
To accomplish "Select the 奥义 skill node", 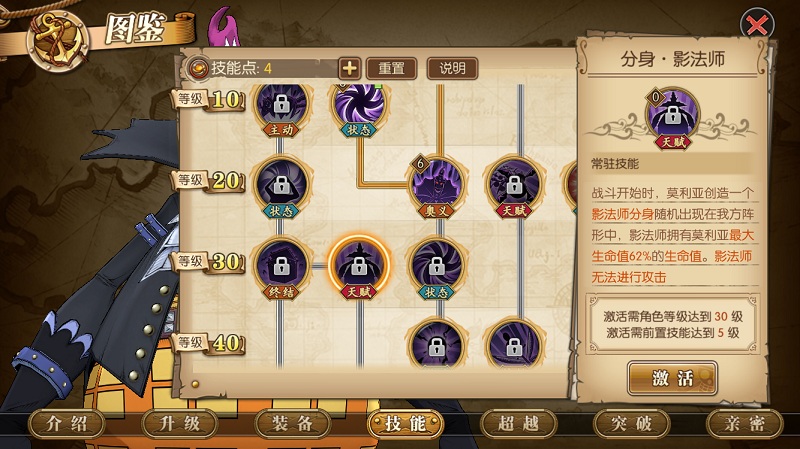I will (x=436, y=184).
